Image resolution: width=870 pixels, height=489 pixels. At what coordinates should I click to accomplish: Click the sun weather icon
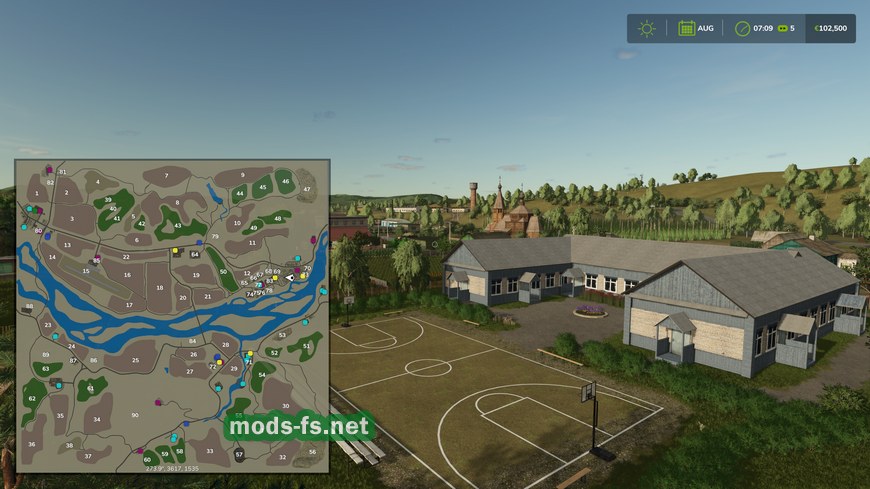[647, 28]
